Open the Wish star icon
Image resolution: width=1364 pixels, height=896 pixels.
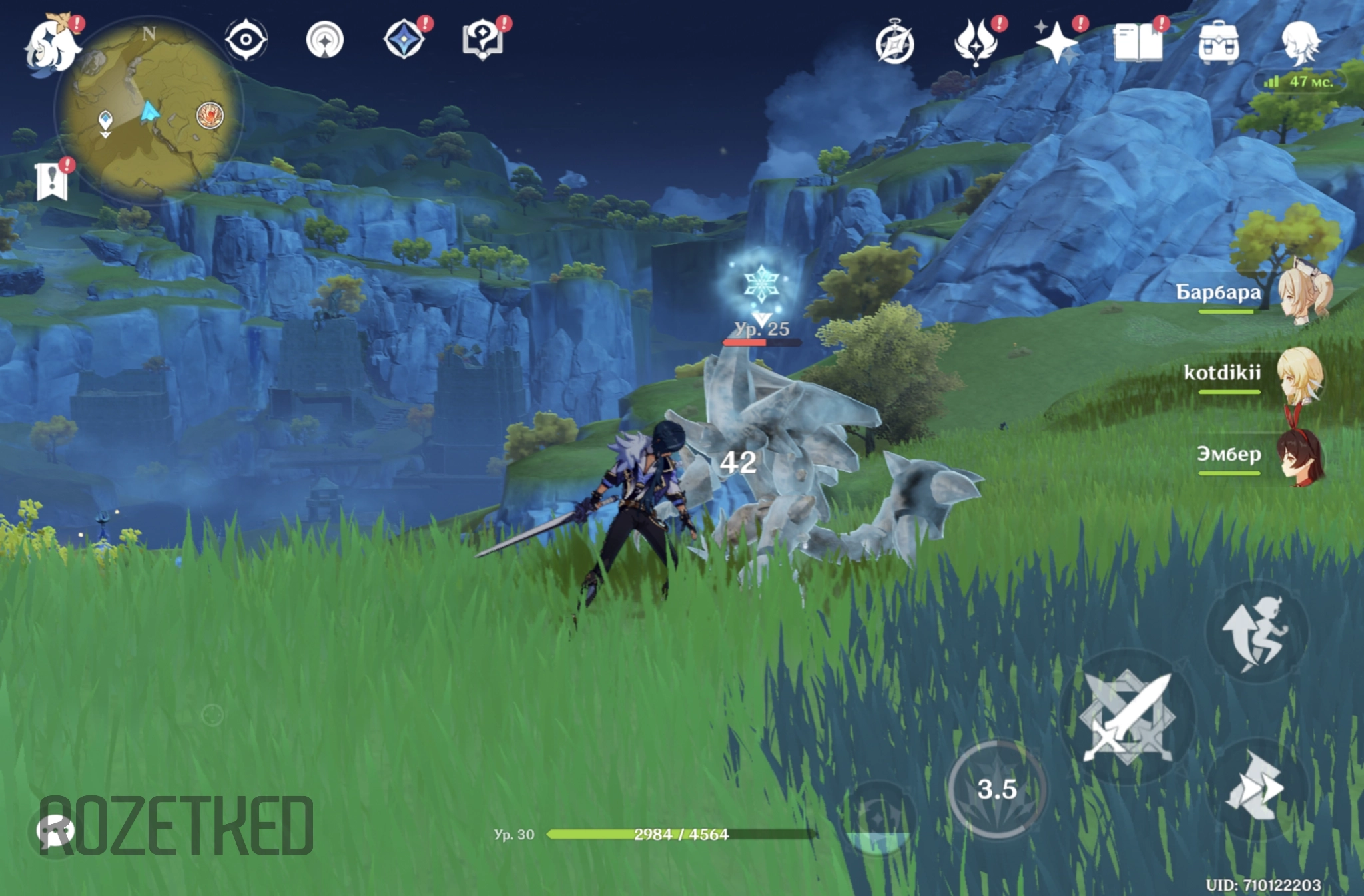point(1056,43)
